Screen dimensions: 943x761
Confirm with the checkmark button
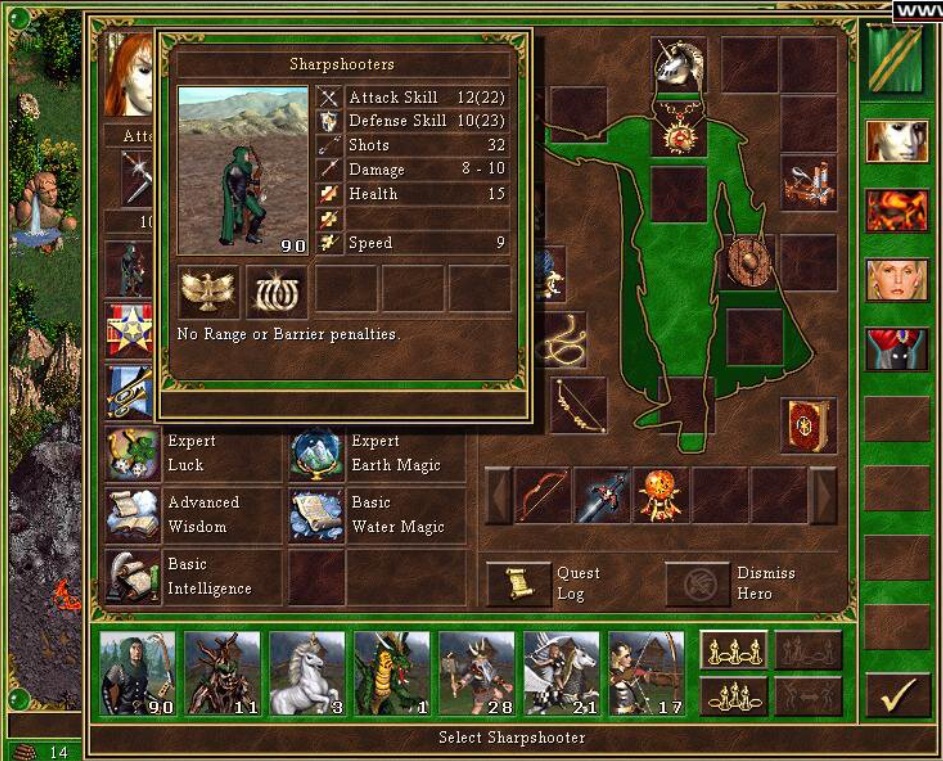click(x=896, y=695)
